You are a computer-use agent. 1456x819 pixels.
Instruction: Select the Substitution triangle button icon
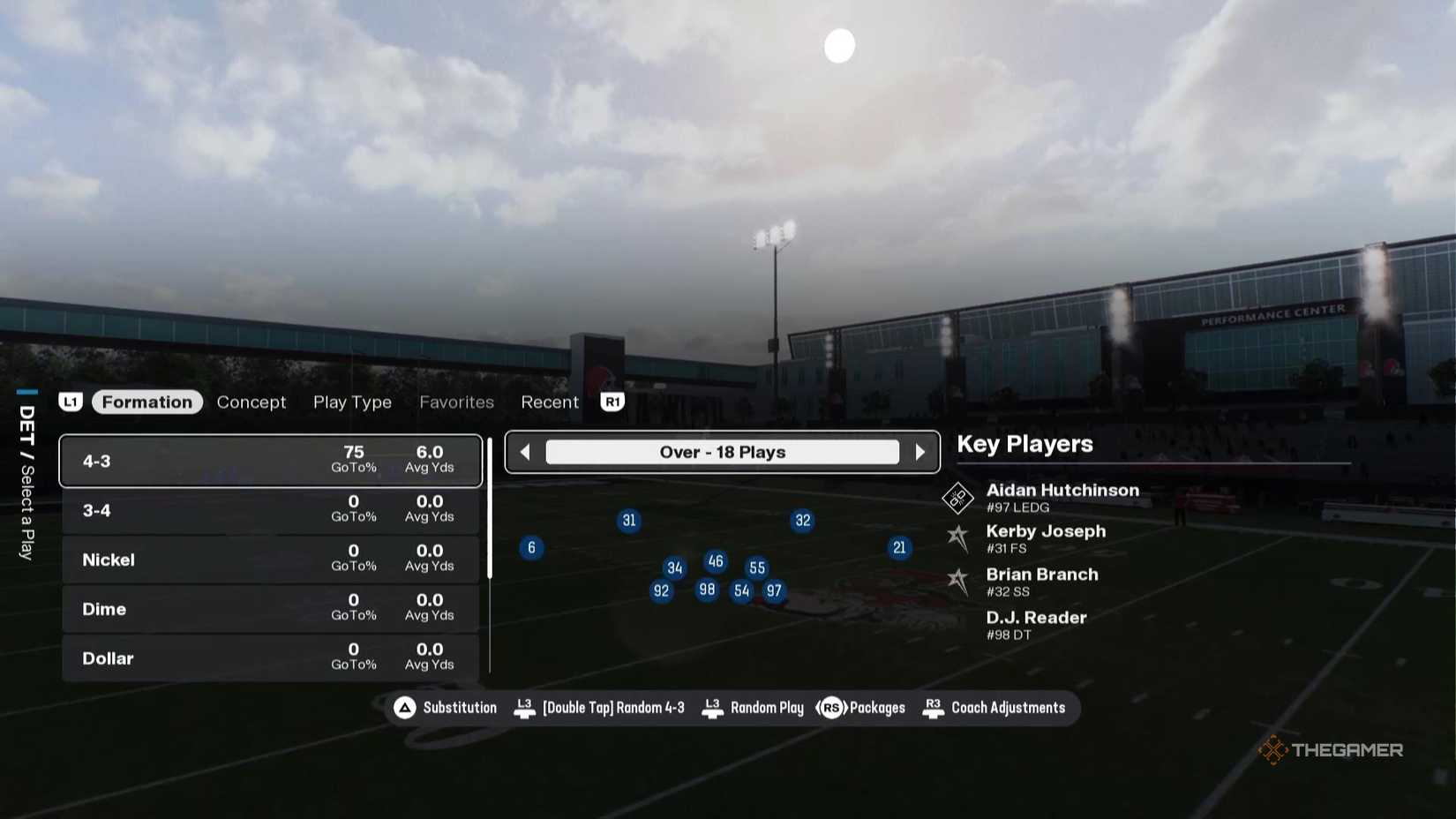tap(405, 707)
